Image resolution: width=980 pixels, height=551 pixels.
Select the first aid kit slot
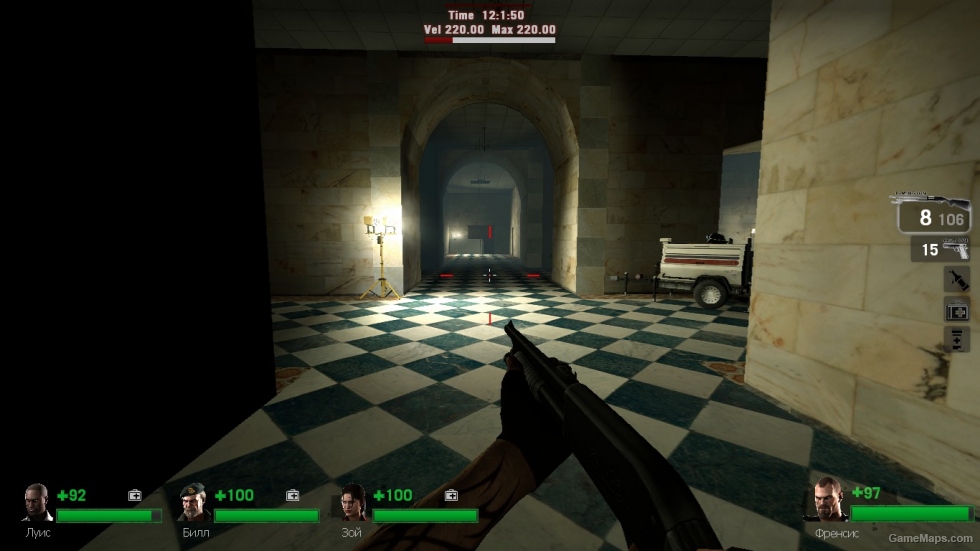click(x=957, y=310)
